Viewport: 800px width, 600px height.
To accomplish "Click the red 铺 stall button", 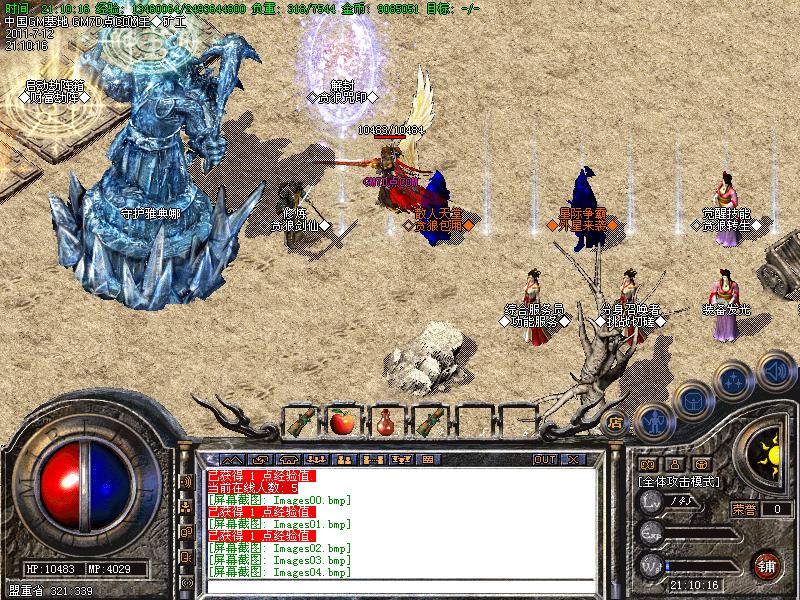I will coord(766,563).
